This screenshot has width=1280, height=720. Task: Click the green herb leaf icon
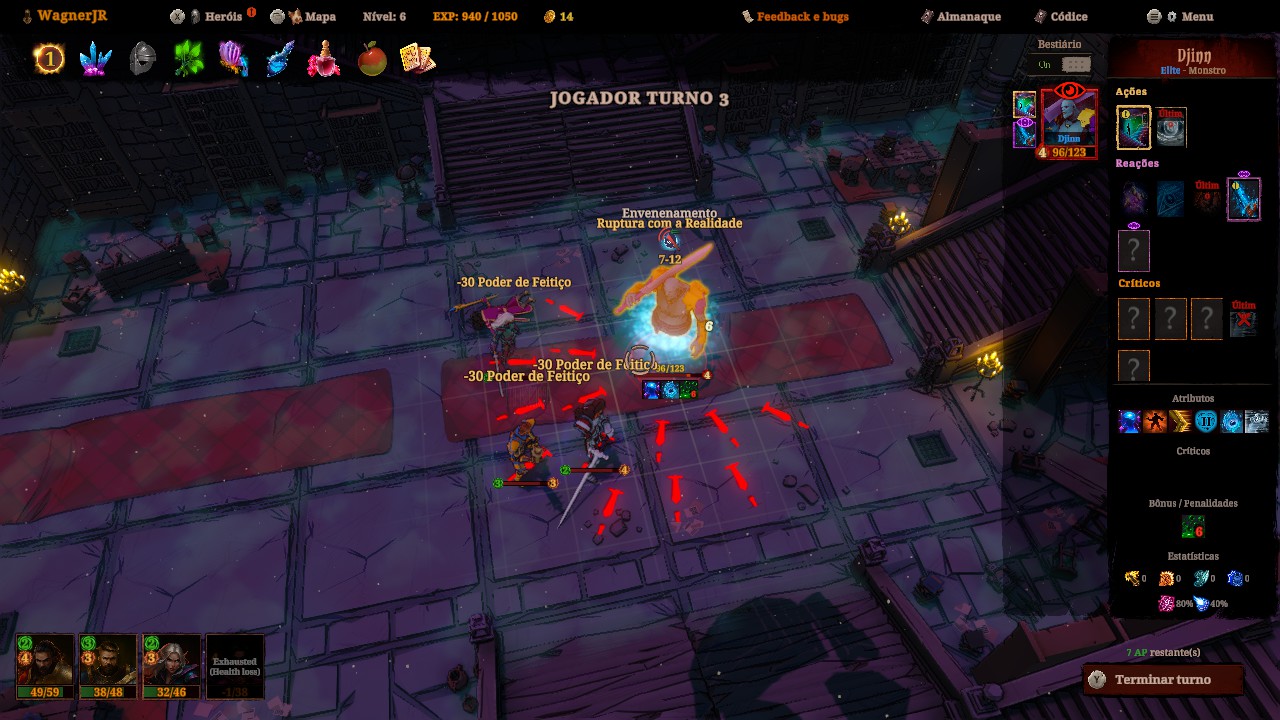tap(188, 59)
